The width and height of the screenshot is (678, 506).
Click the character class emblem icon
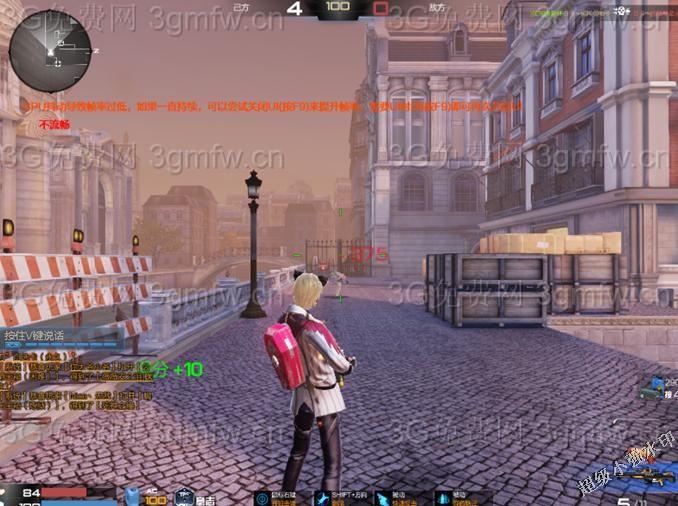(184, 496)
